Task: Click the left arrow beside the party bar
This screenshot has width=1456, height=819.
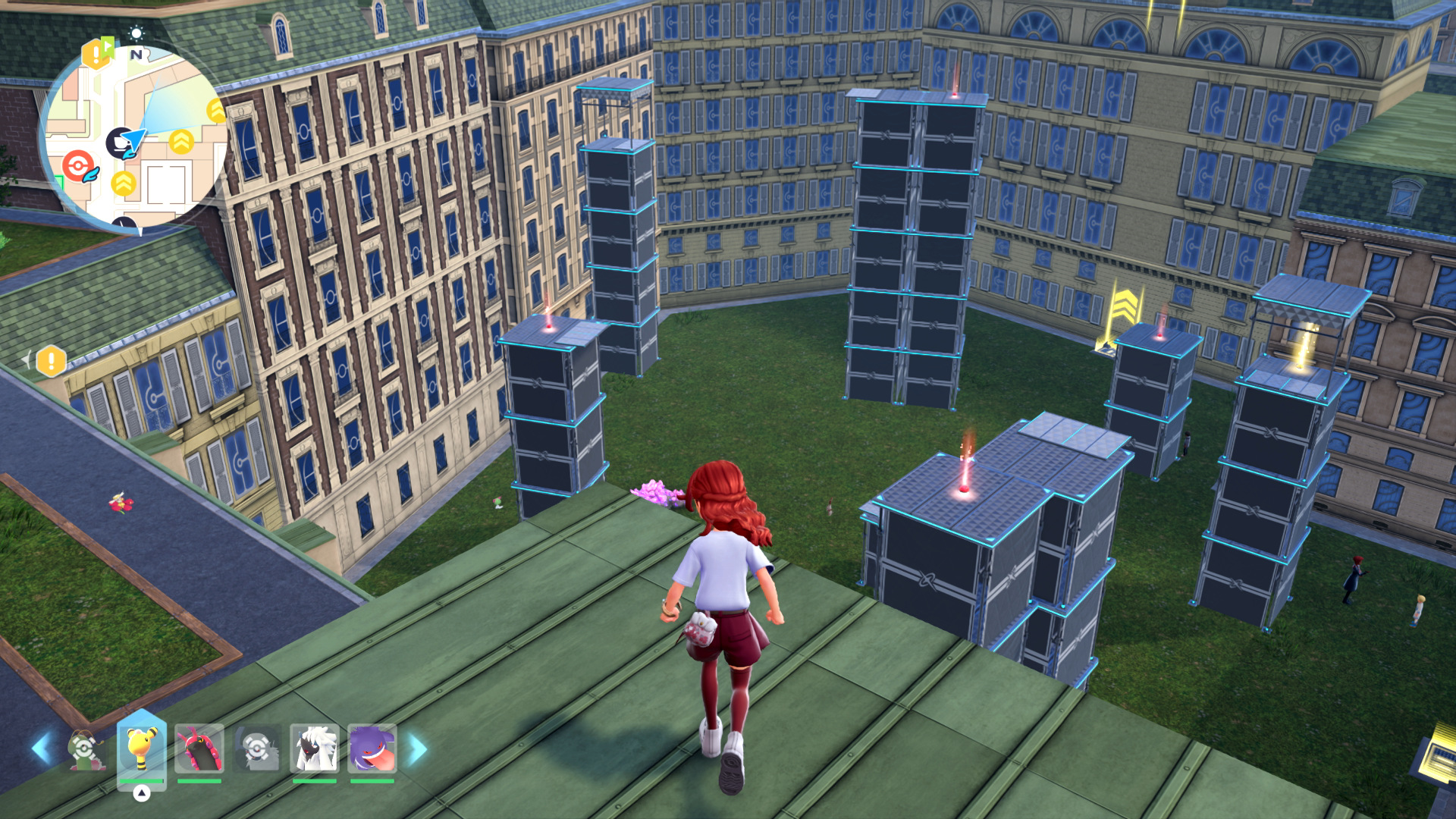Action: 41,748
